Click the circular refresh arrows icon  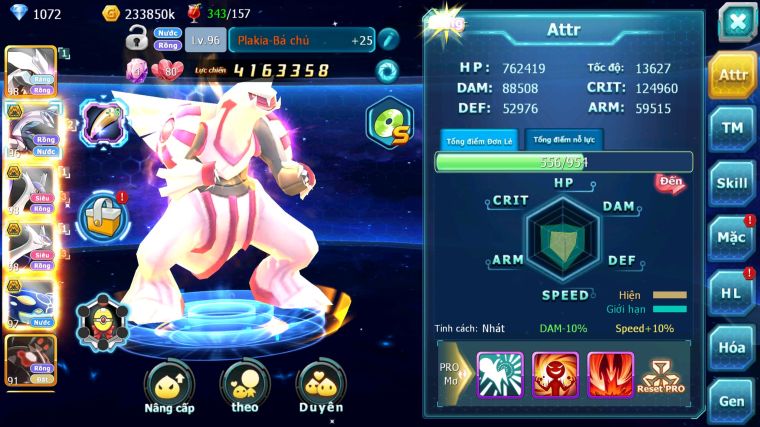[x=387, y=70]
